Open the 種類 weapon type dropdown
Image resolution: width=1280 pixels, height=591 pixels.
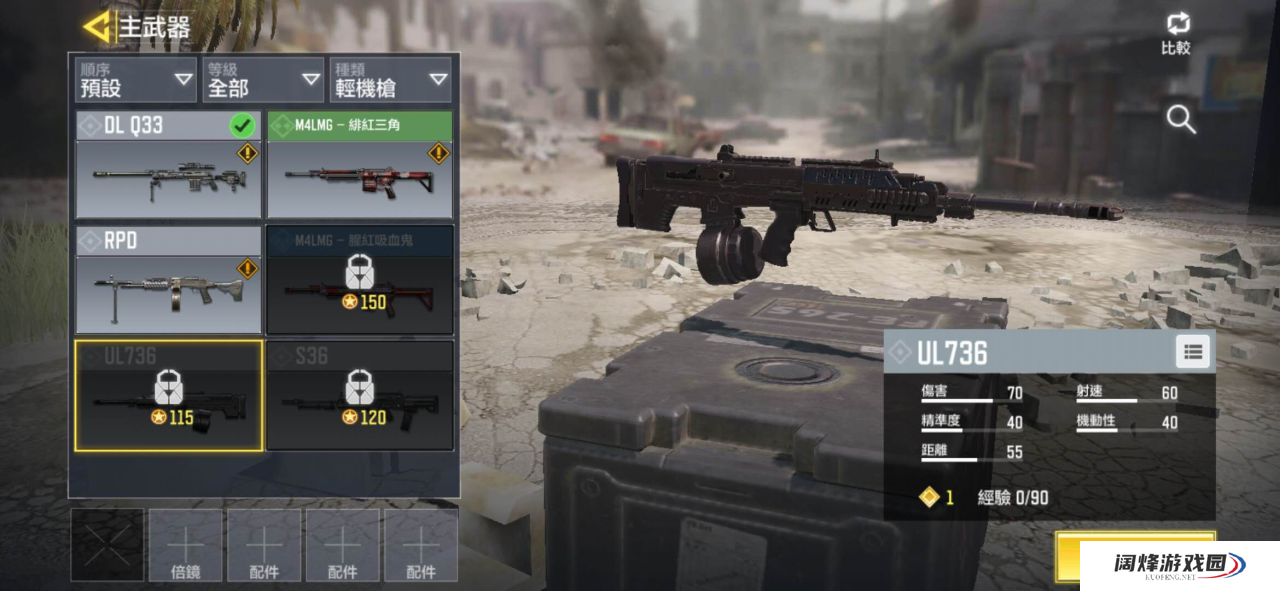(390, 80)
